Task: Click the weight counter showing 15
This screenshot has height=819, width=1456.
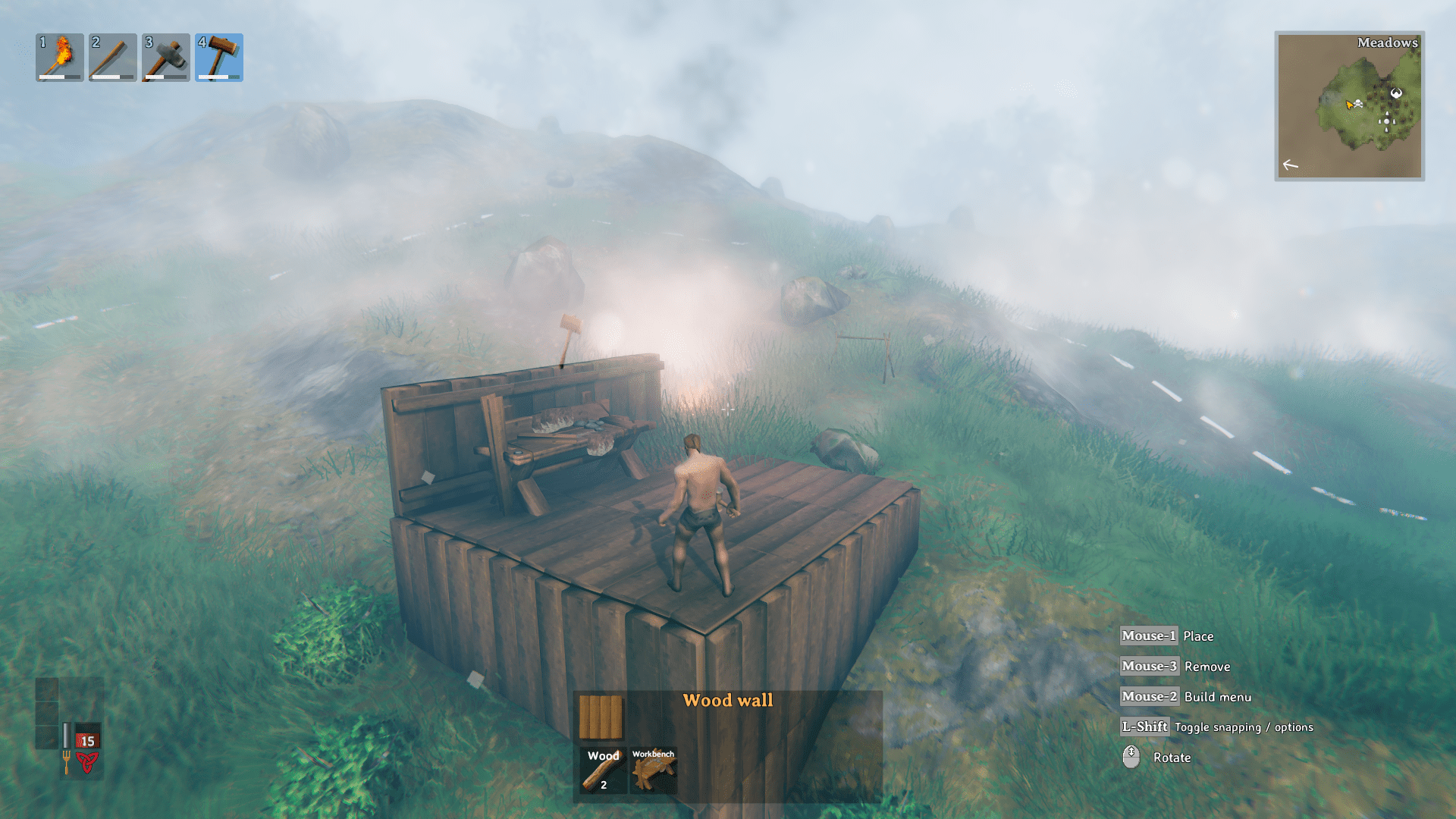Action: click(x=87, y=739)
